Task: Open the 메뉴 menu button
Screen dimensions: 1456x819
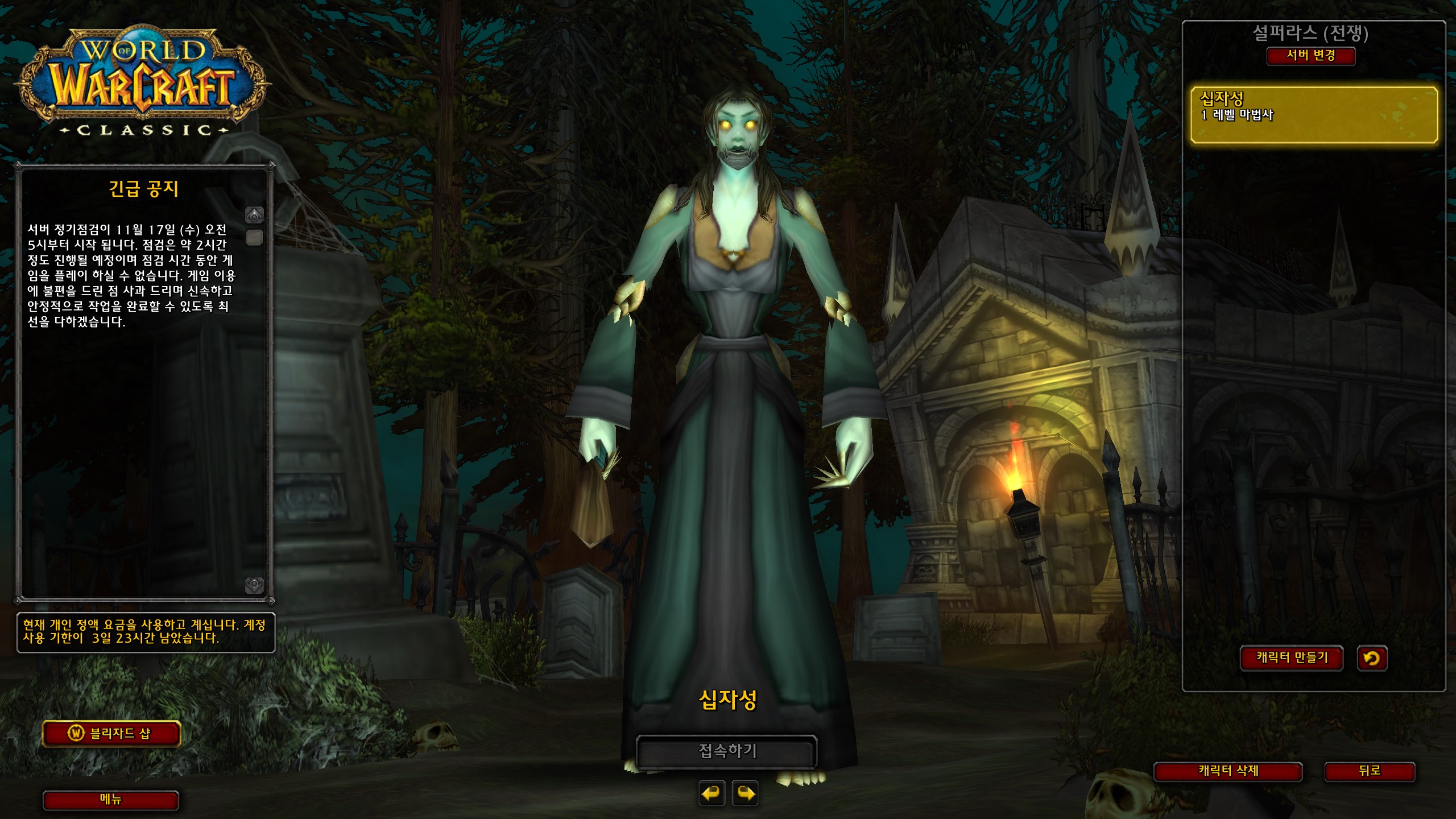Action: pos(111,800)
